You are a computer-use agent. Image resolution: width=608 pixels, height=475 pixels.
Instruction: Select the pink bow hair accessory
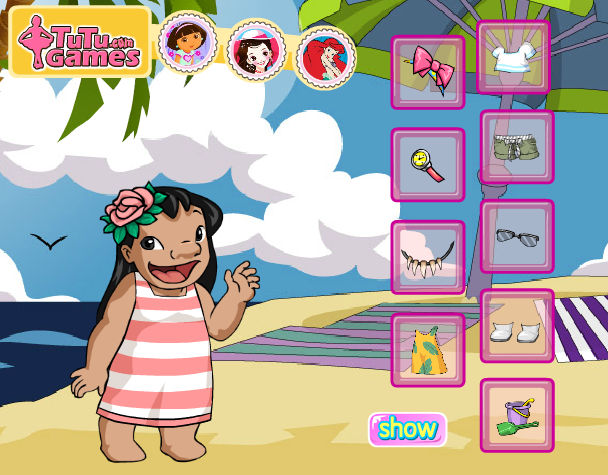(427, 72)
